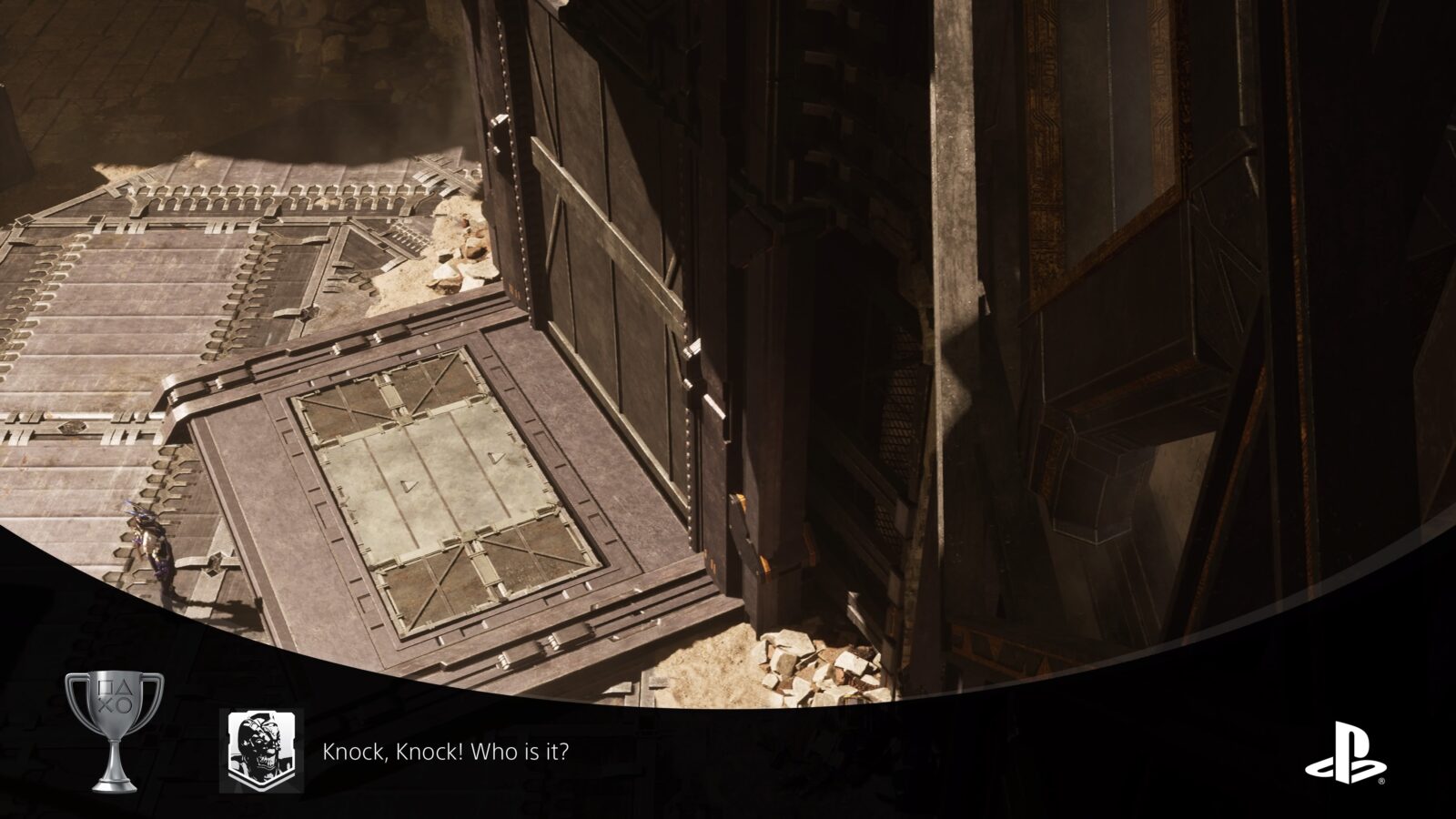Click the Square symbol on the trophy cup
Viewport: 1456px width, 819px height.
click(x=105, y=687)
